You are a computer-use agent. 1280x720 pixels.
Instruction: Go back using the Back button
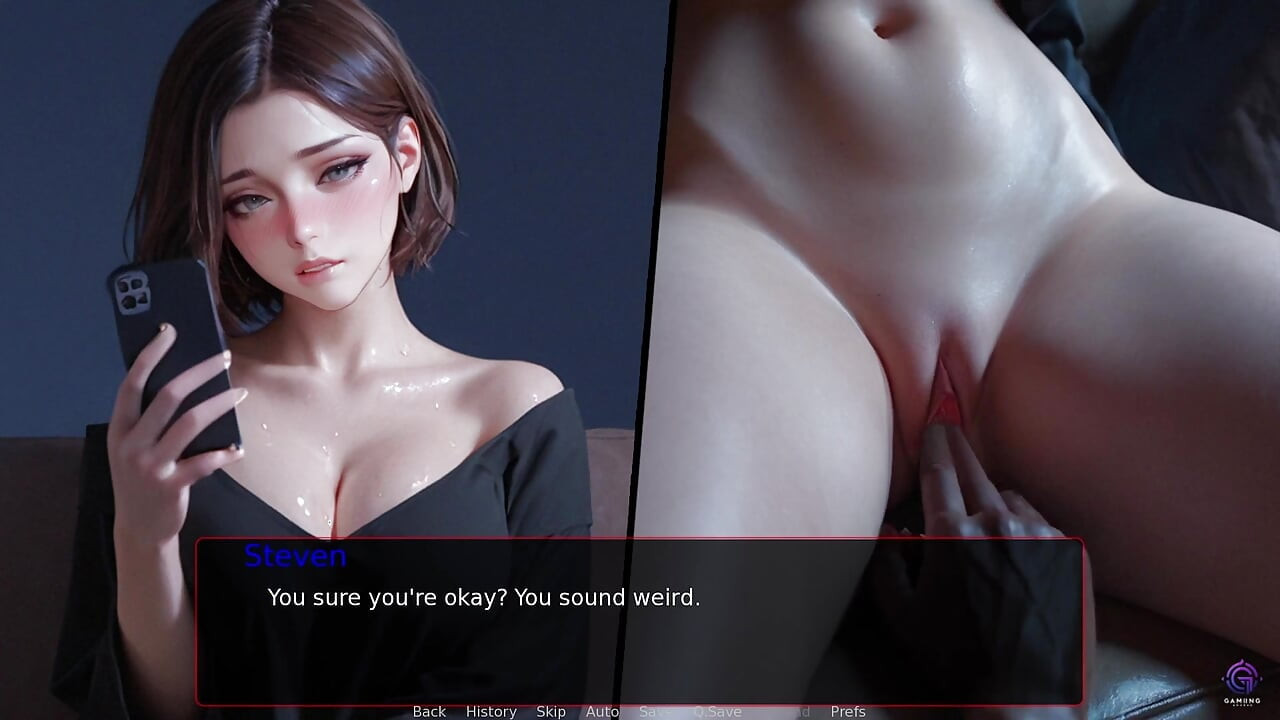pyautogui.click(x=429, y=711)
